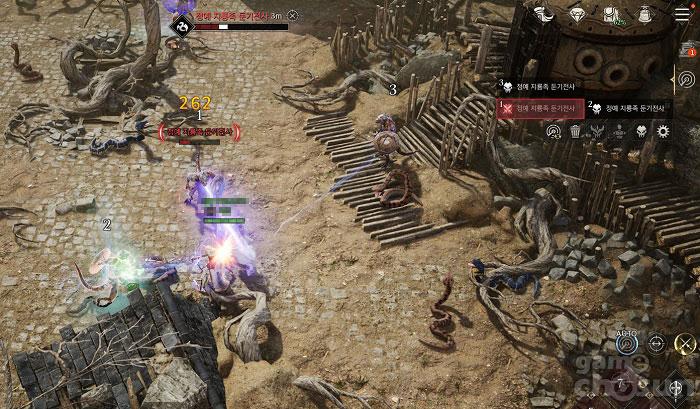Select highlighted red target number 1
Screen dimensions: 700x409
coord(541,107)
